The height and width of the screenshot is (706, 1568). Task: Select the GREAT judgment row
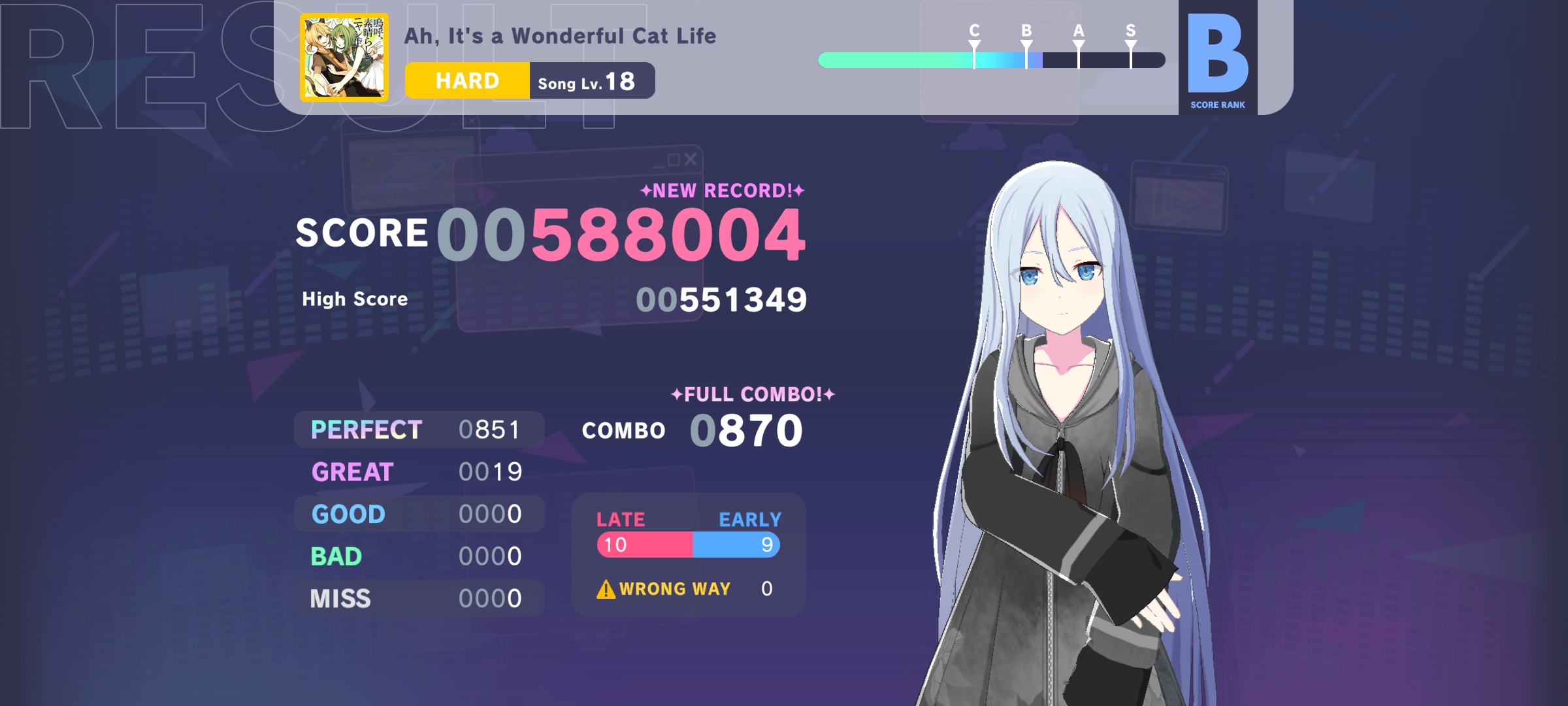pos(418,471)
